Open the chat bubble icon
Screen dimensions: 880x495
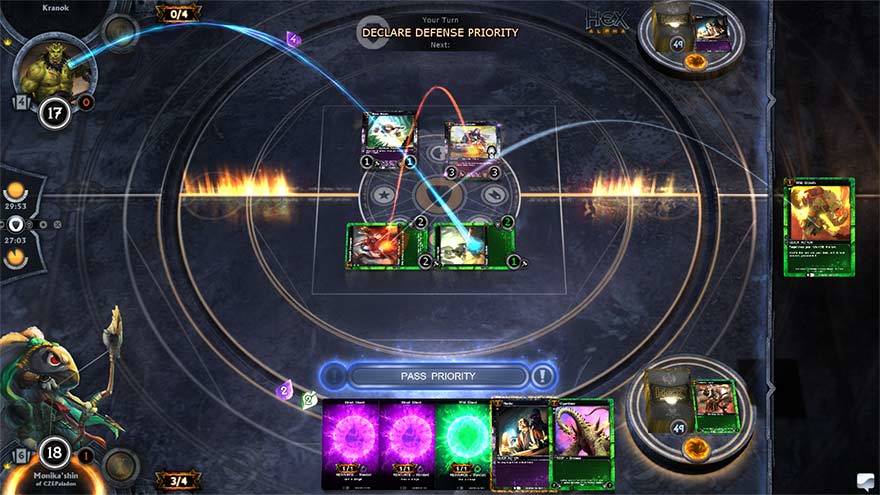pos(864,481)
